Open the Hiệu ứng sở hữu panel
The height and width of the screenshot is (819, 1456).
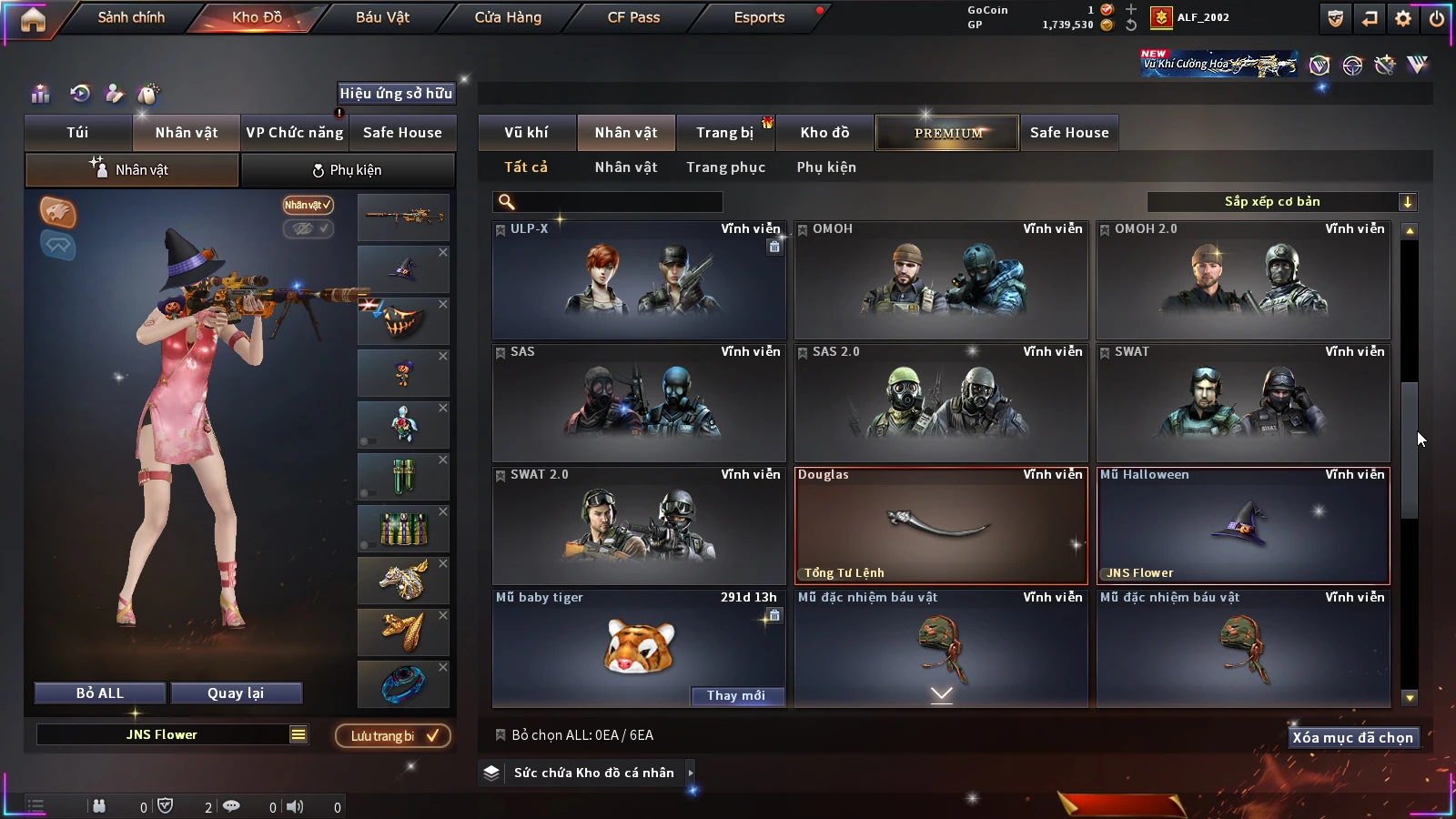[x=396, y=93]
